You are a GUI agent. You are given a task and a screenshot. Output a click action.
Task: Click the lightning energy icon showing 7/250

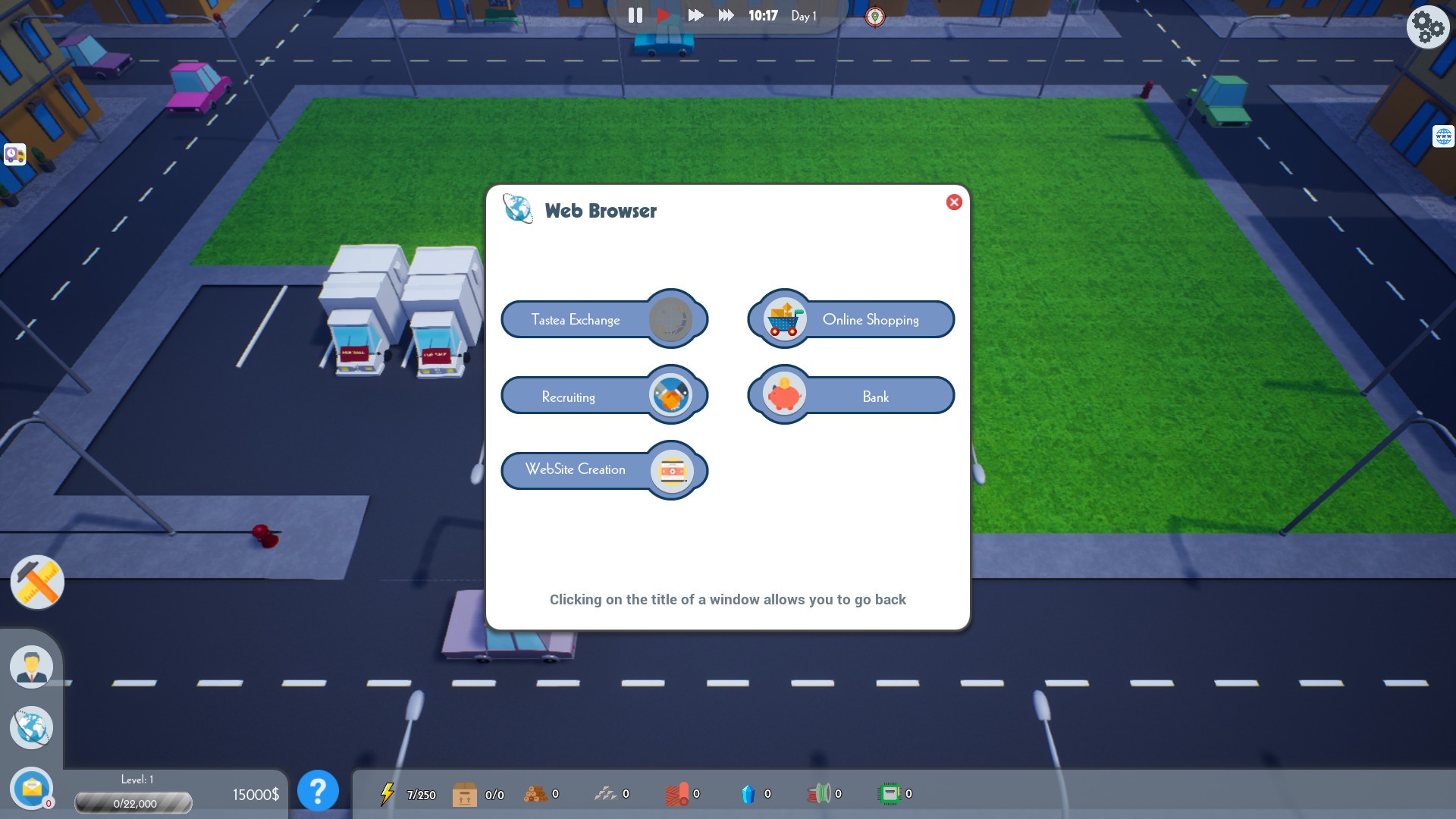point(388,794)
